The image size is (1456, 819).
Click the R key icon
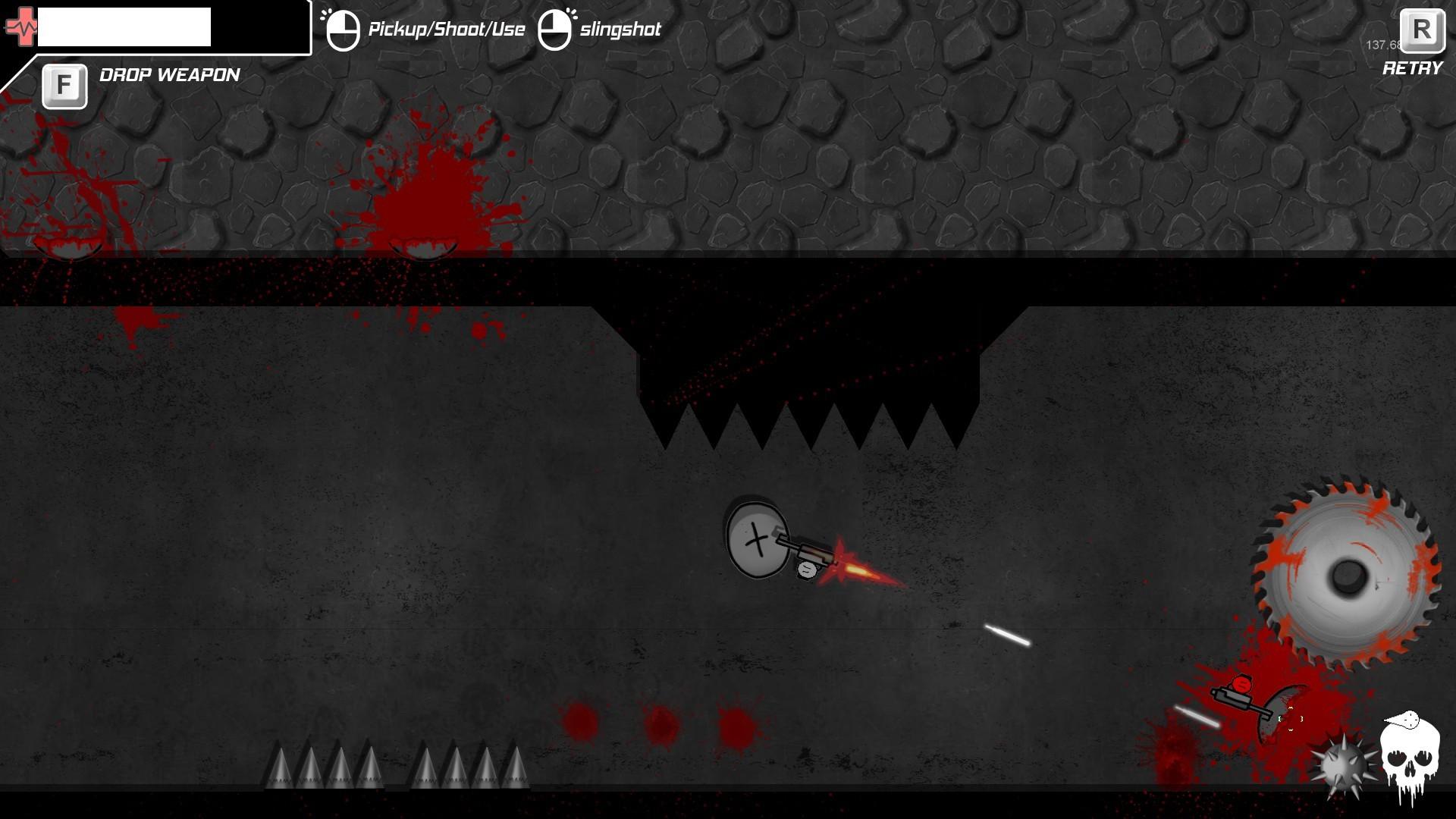(1423, 30)
